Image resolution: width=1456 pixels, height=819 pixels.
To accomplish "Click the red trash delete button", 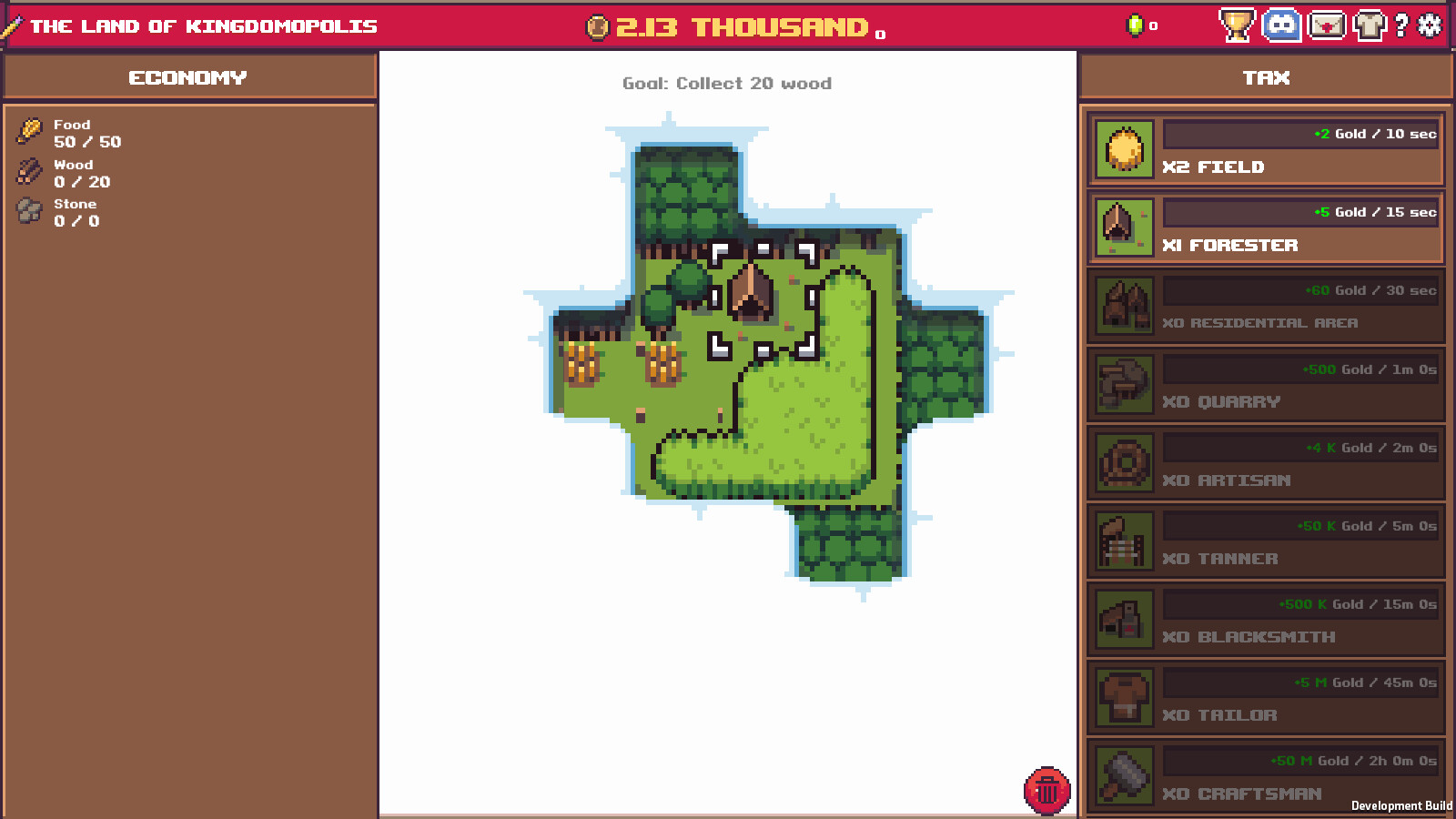I will (x=1046, y=792).
